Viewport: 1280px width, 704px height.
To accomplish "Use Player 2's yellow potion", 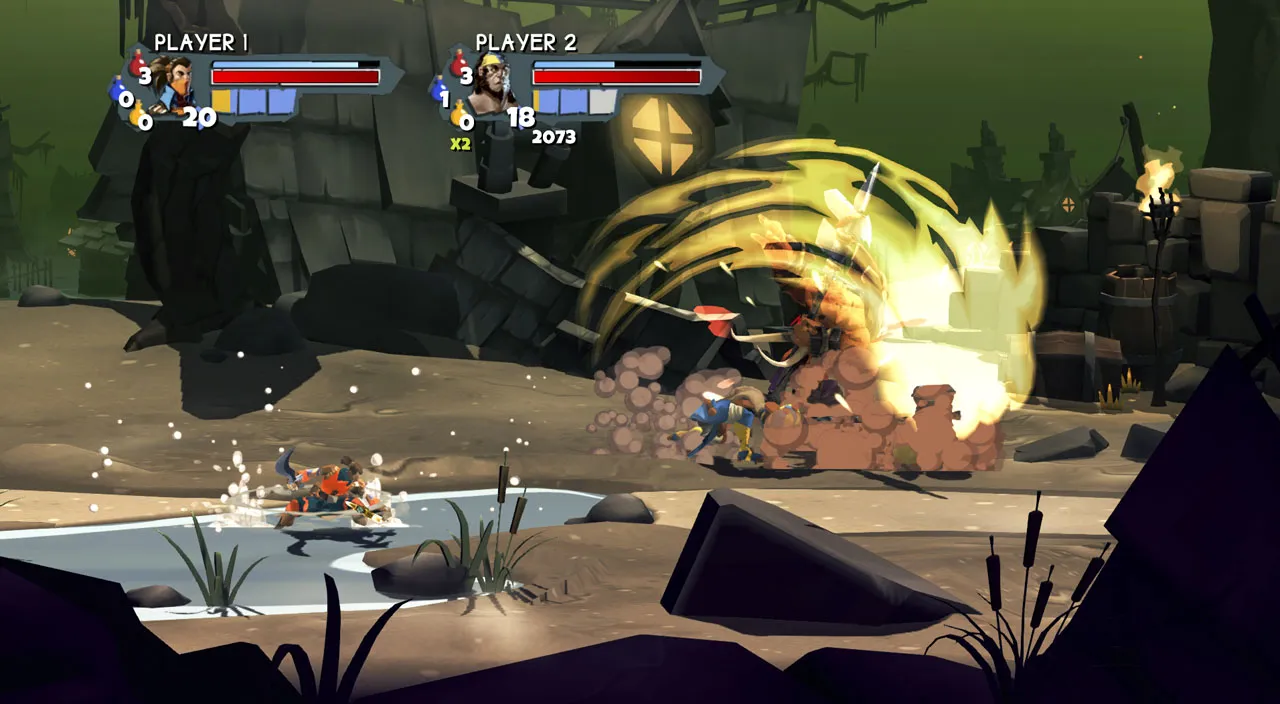I will click(x=459, y=113).
